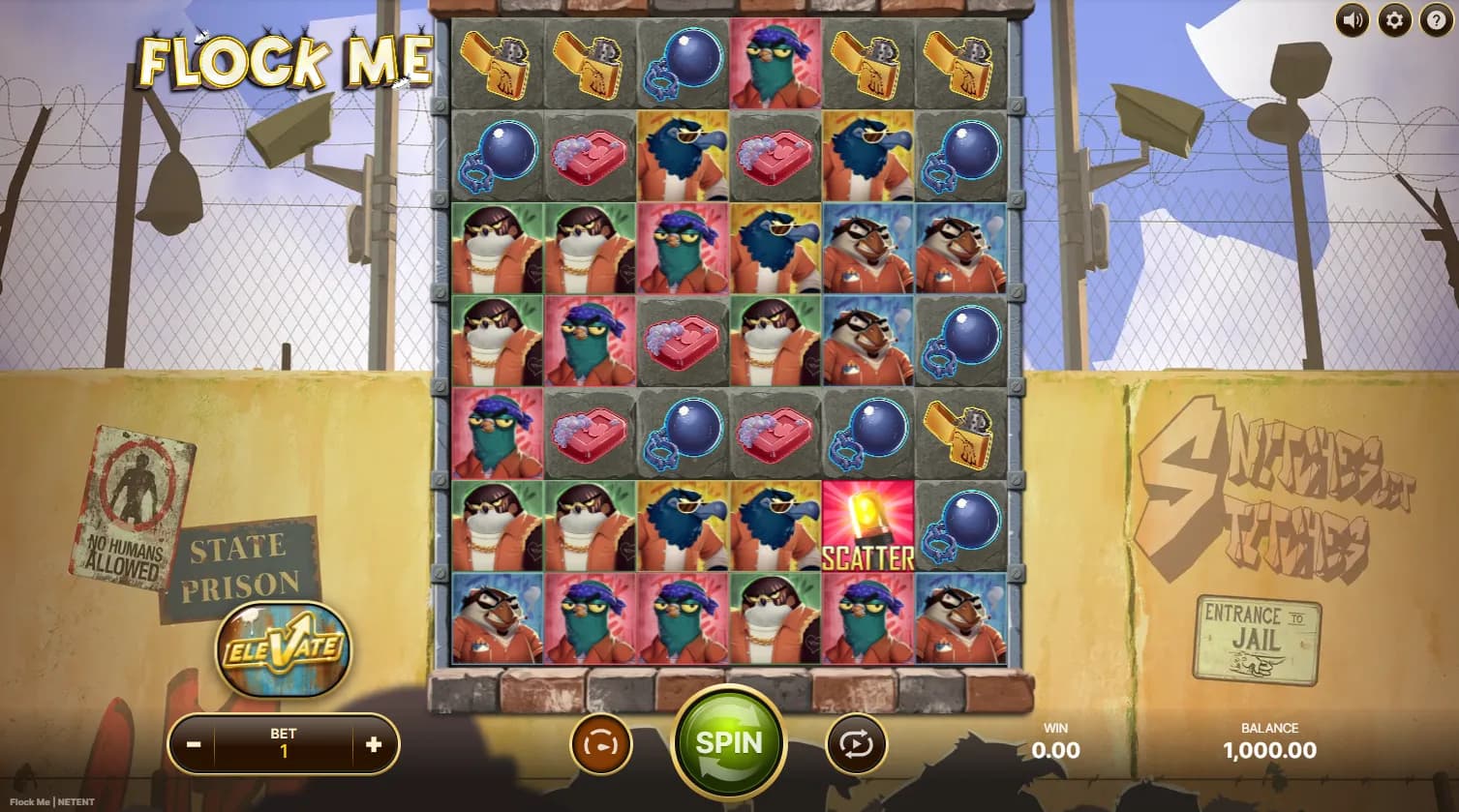Viewport: 1459px width, 812px height.
Task: Hit the green SPIN button
Action: point(729,742)
